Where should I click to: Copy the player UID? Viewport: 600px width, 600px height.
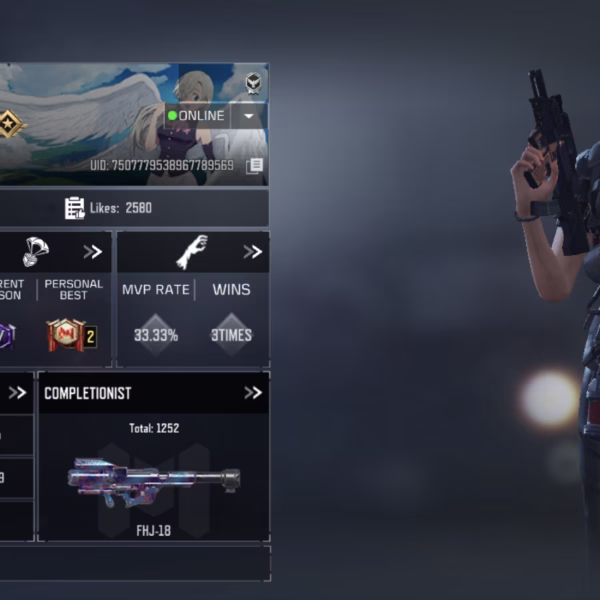click(x=254, y=166)
